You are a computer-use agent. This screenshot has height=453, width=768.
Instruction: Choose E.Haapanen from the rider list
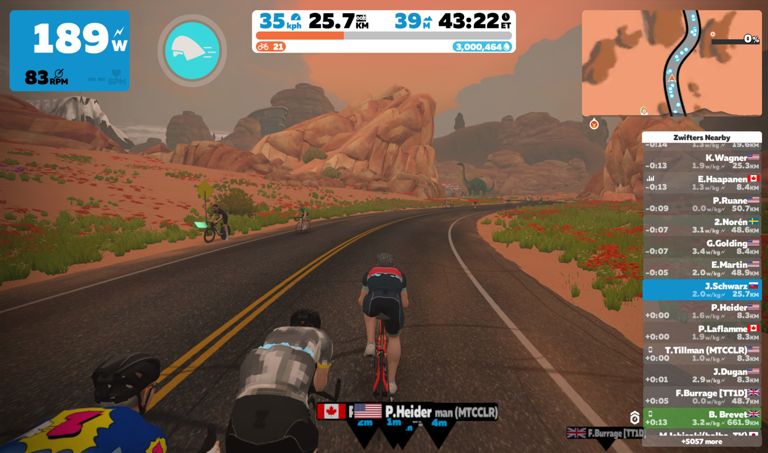point(702,182)
